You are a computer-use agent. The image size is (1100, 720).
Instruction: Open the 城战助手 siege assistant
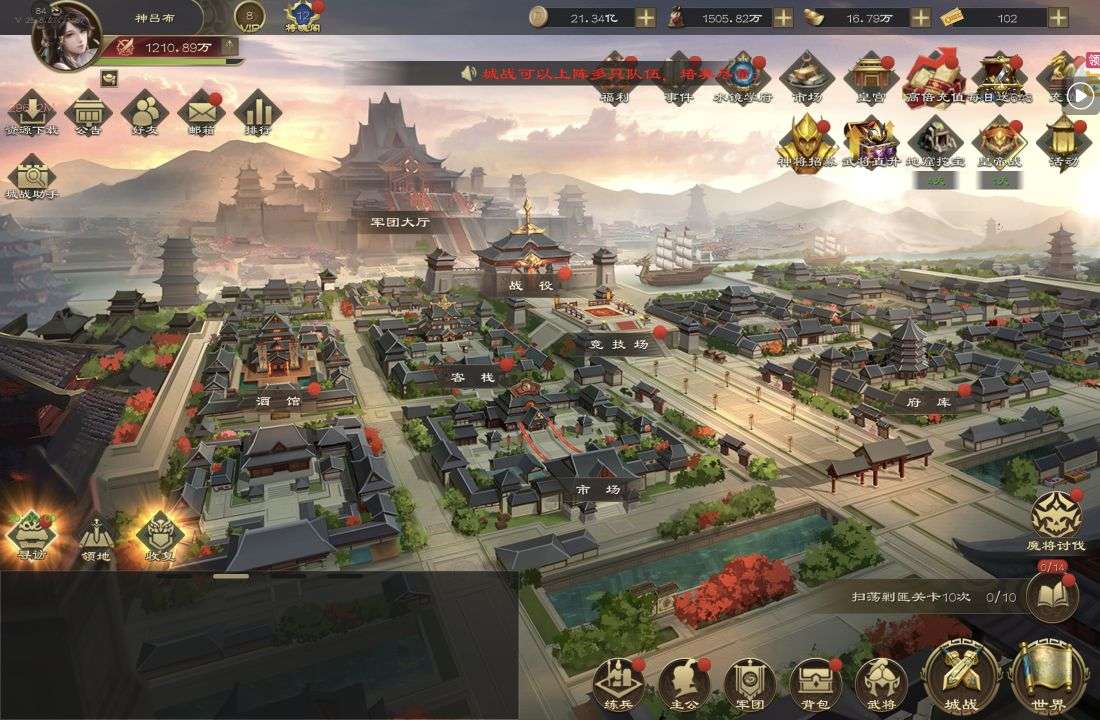click(x=31, y=174)
